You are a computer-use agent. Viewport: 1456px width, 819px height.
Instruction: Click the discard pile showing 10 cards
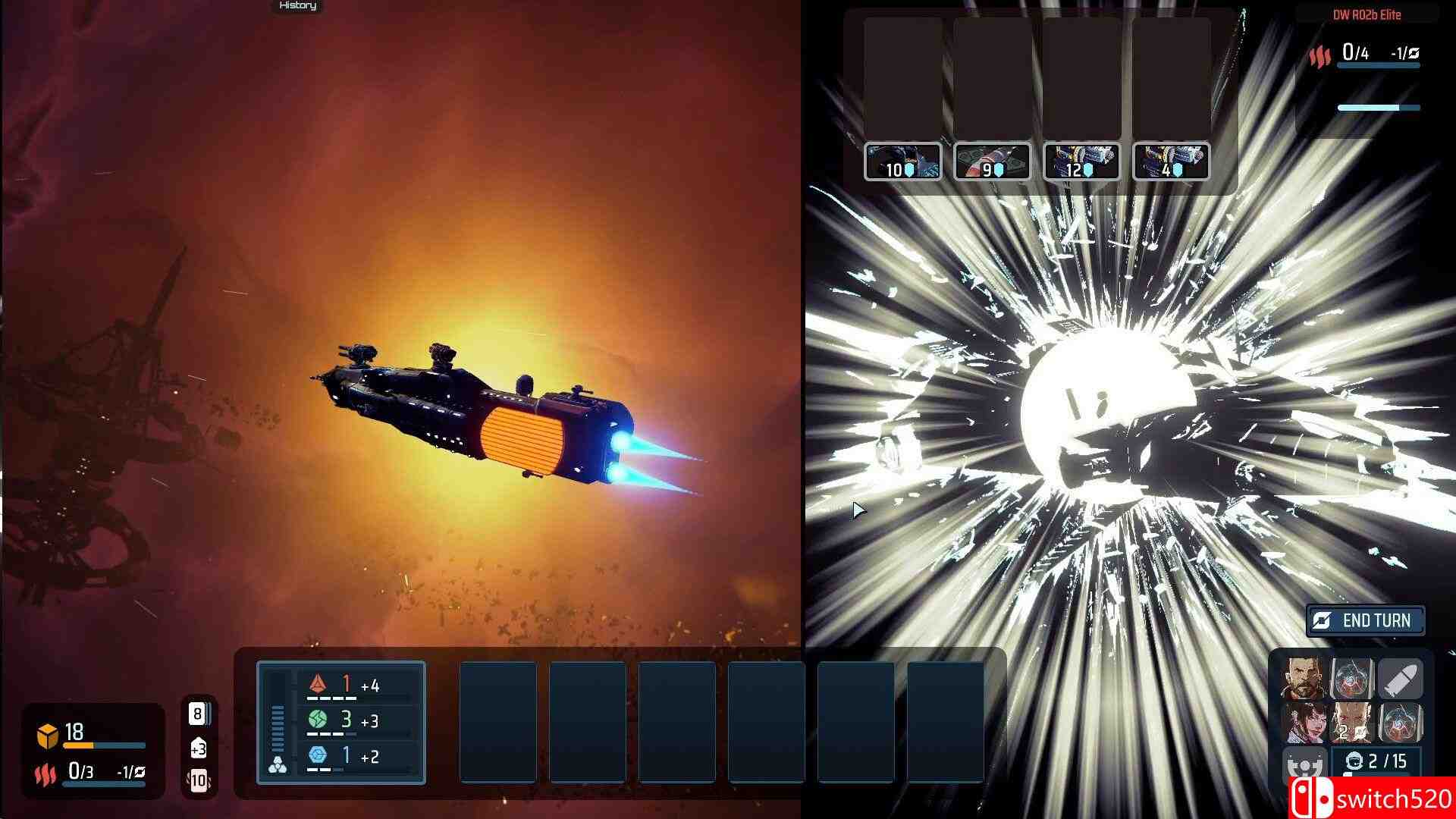[x=199, y=779]
